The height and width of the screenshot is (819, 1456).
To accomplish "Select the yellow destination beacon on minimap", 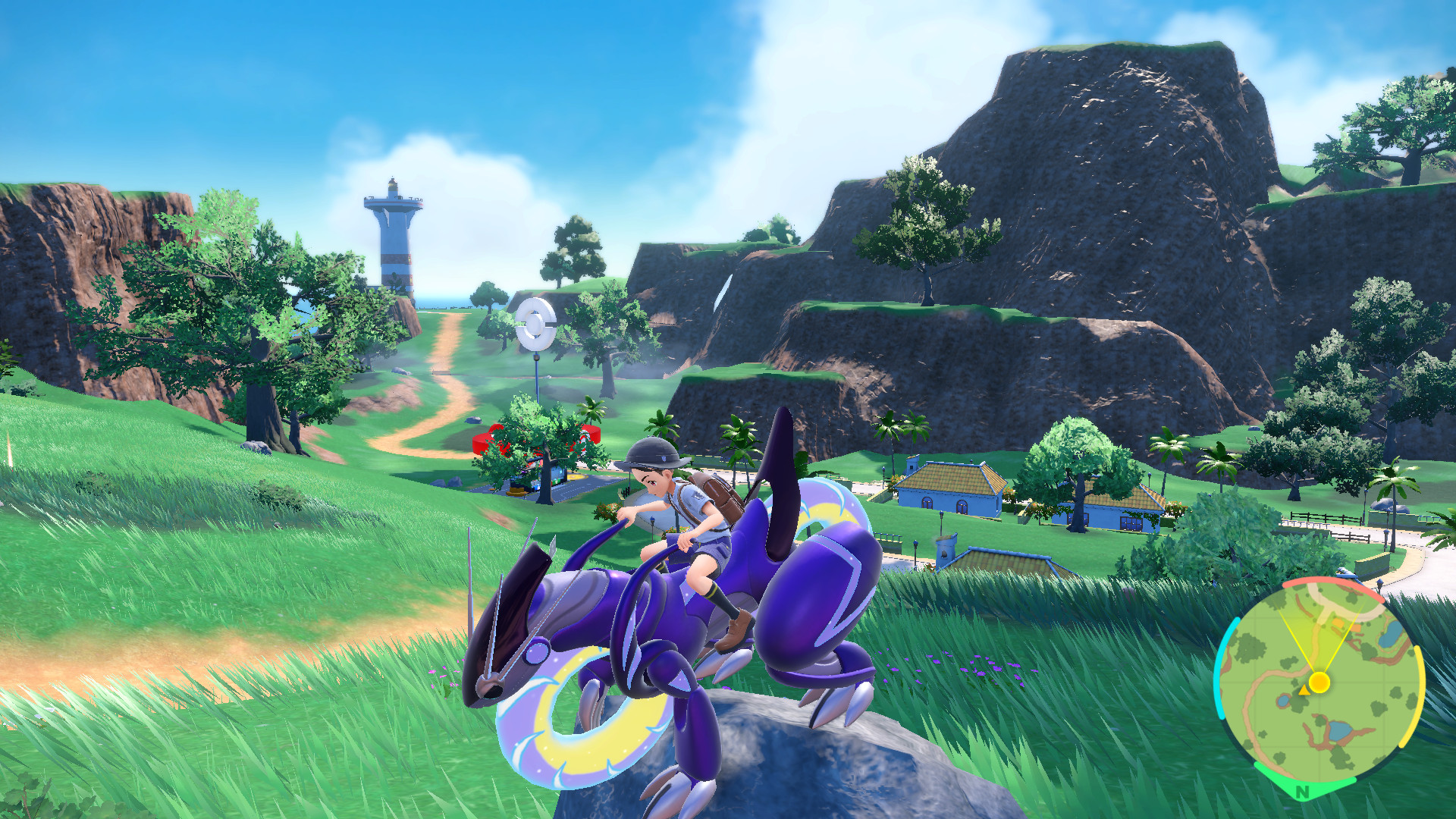I will pyautogui.click(x=1319, y=681).
